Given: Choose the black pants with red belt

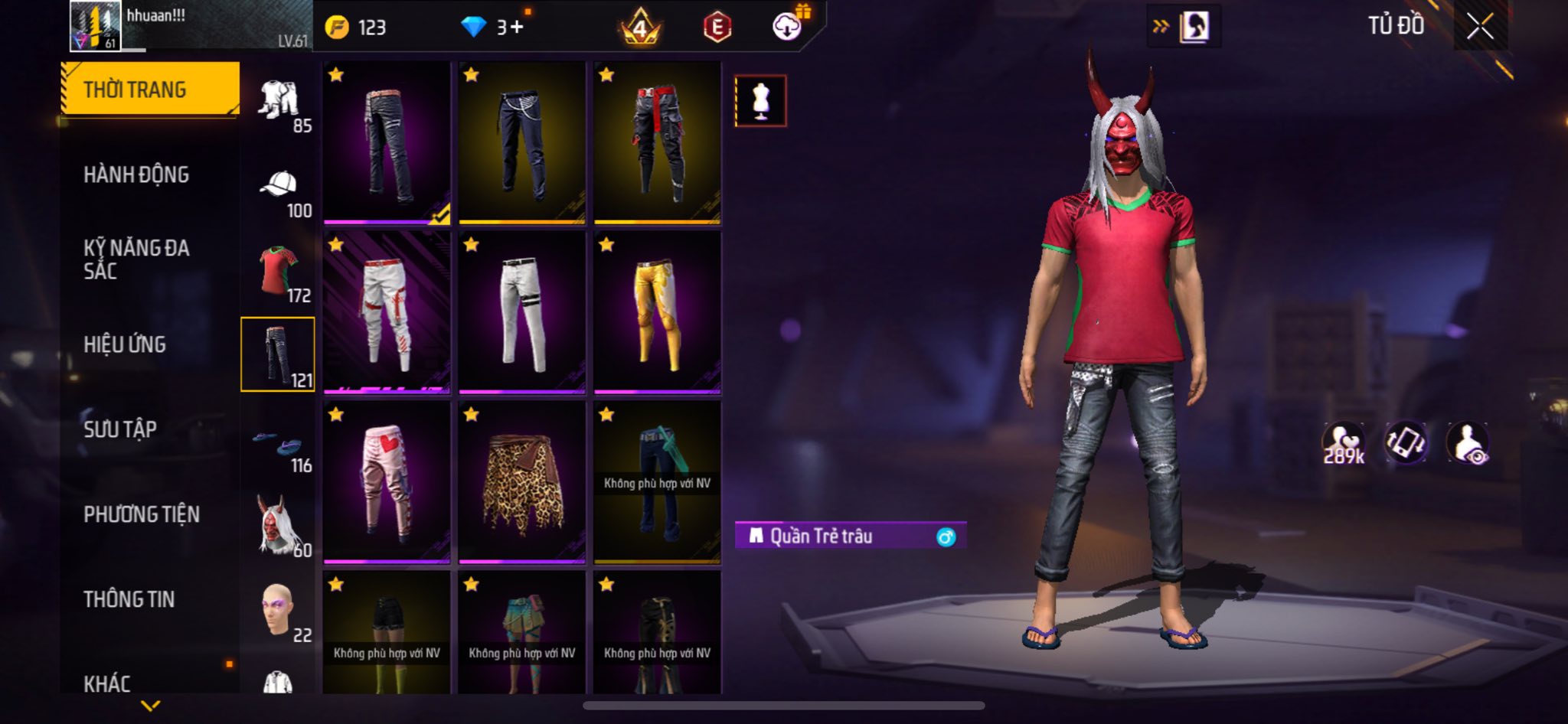Looking at the screenshot, I should click(657, 143).
